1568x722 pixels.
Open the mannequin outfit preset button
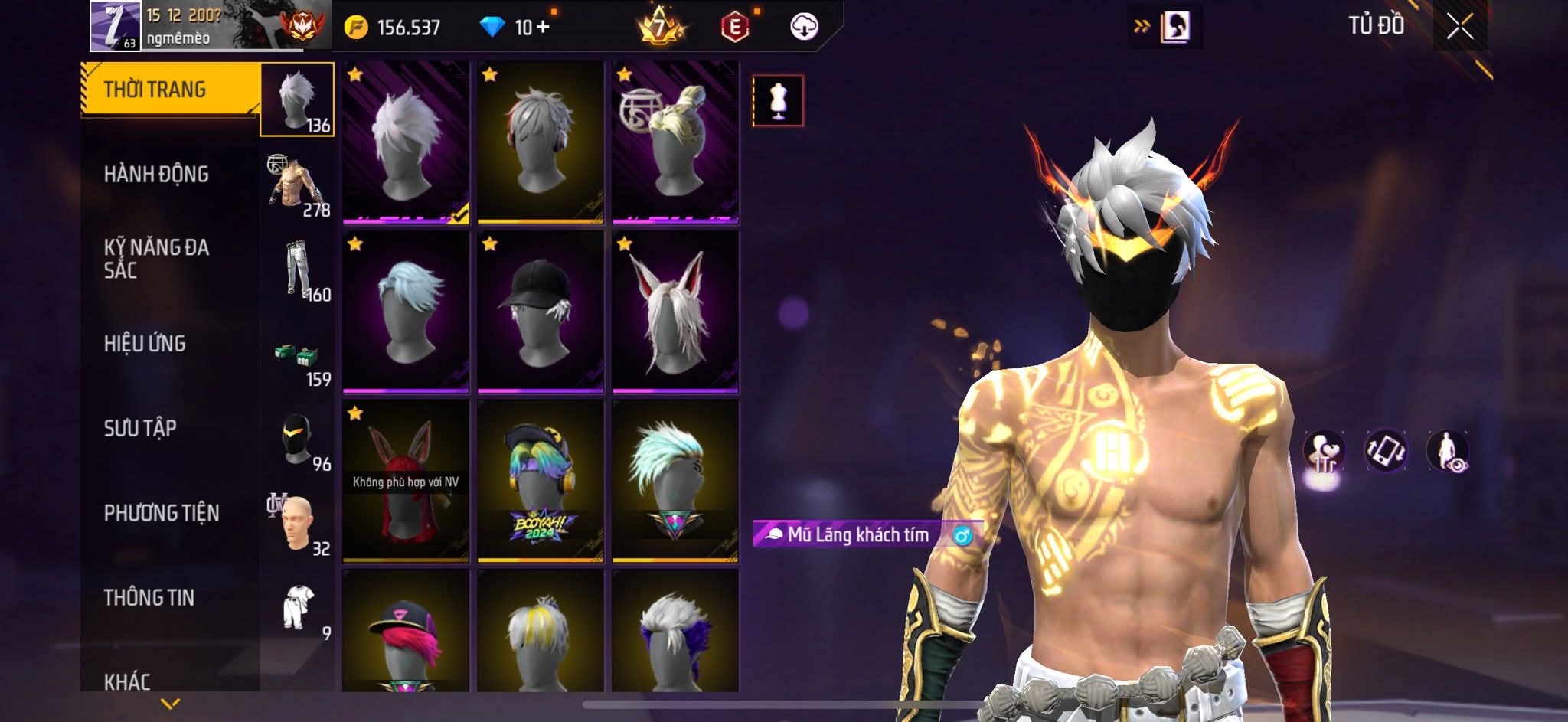[x=778, y=100]
